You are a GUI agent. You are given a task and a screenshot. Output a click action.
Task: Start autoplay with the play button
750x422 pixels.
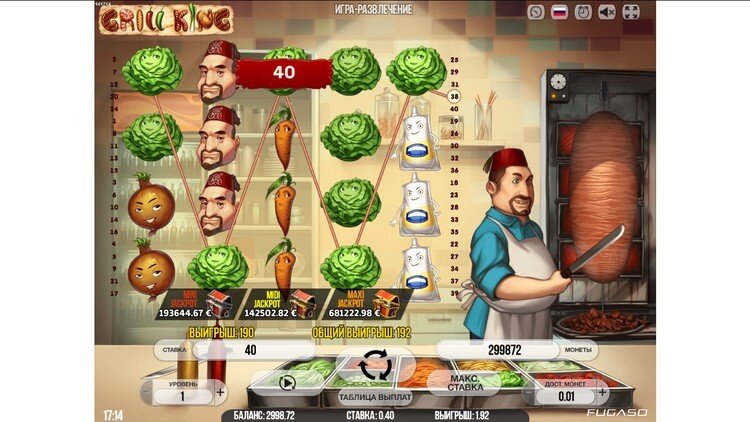[289, 381]
